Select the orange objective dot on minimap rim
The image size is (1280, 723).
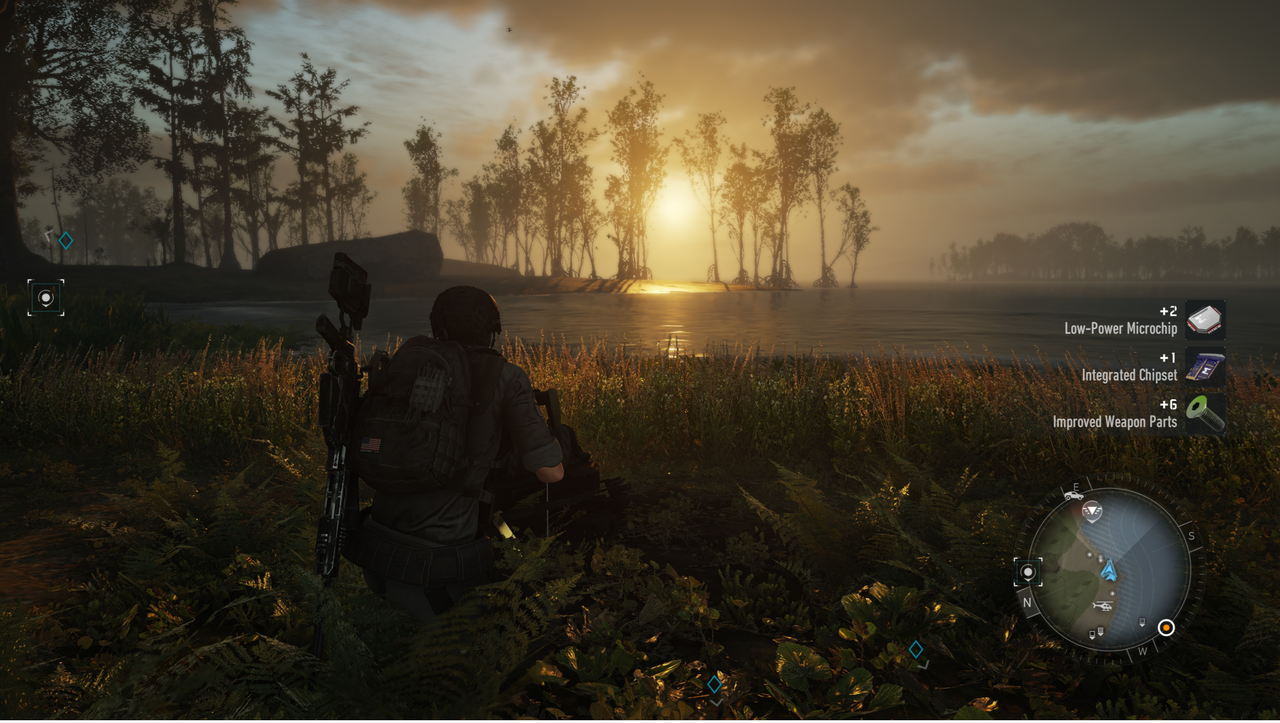[x=1165, y=628]
